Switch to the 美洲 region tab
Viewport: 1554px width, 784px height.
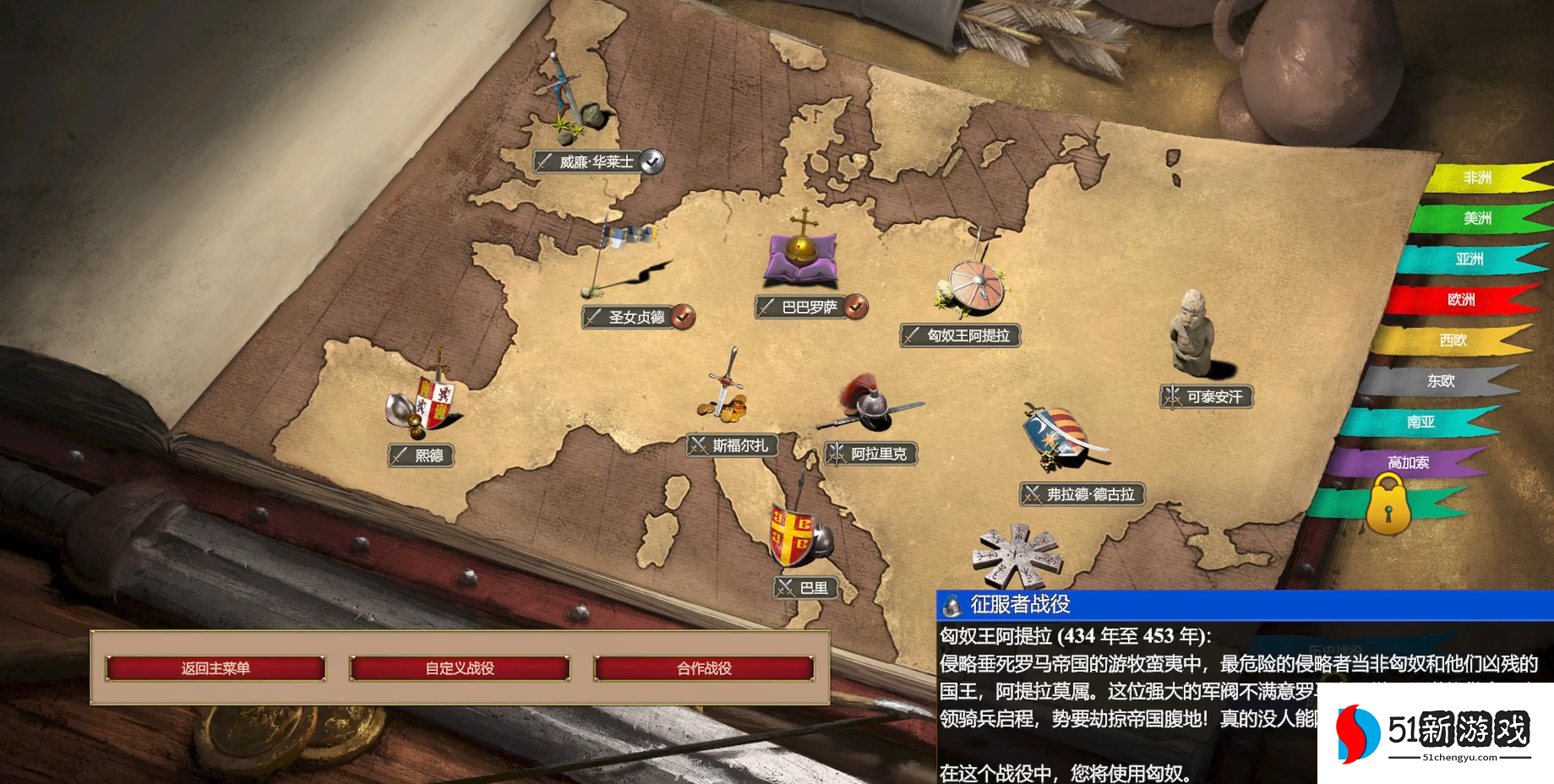pyautogui.click(x=1477, y=218)
